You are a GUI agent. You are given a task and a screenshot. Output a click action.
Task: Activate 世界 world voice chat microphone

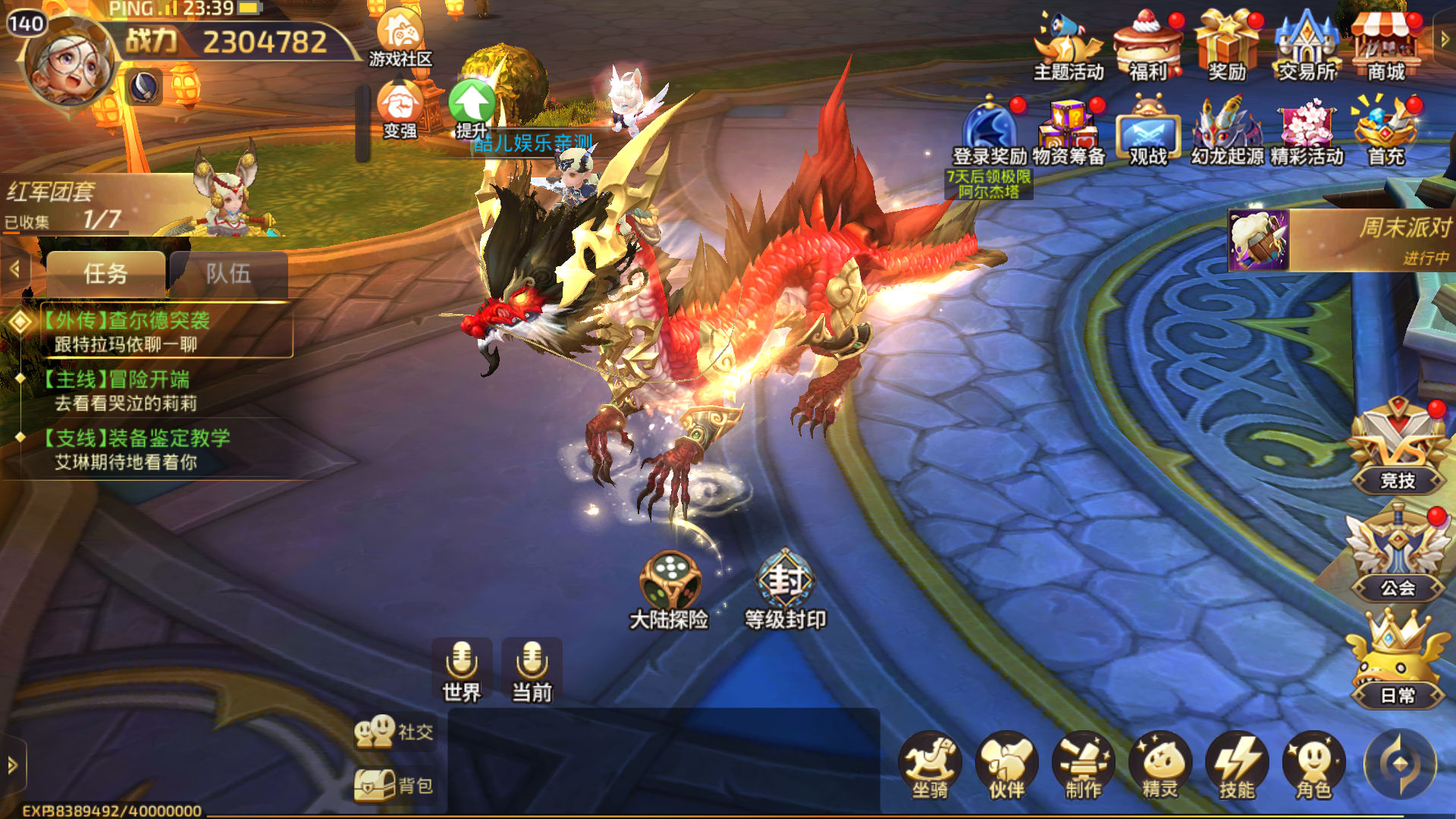[461, 669]
